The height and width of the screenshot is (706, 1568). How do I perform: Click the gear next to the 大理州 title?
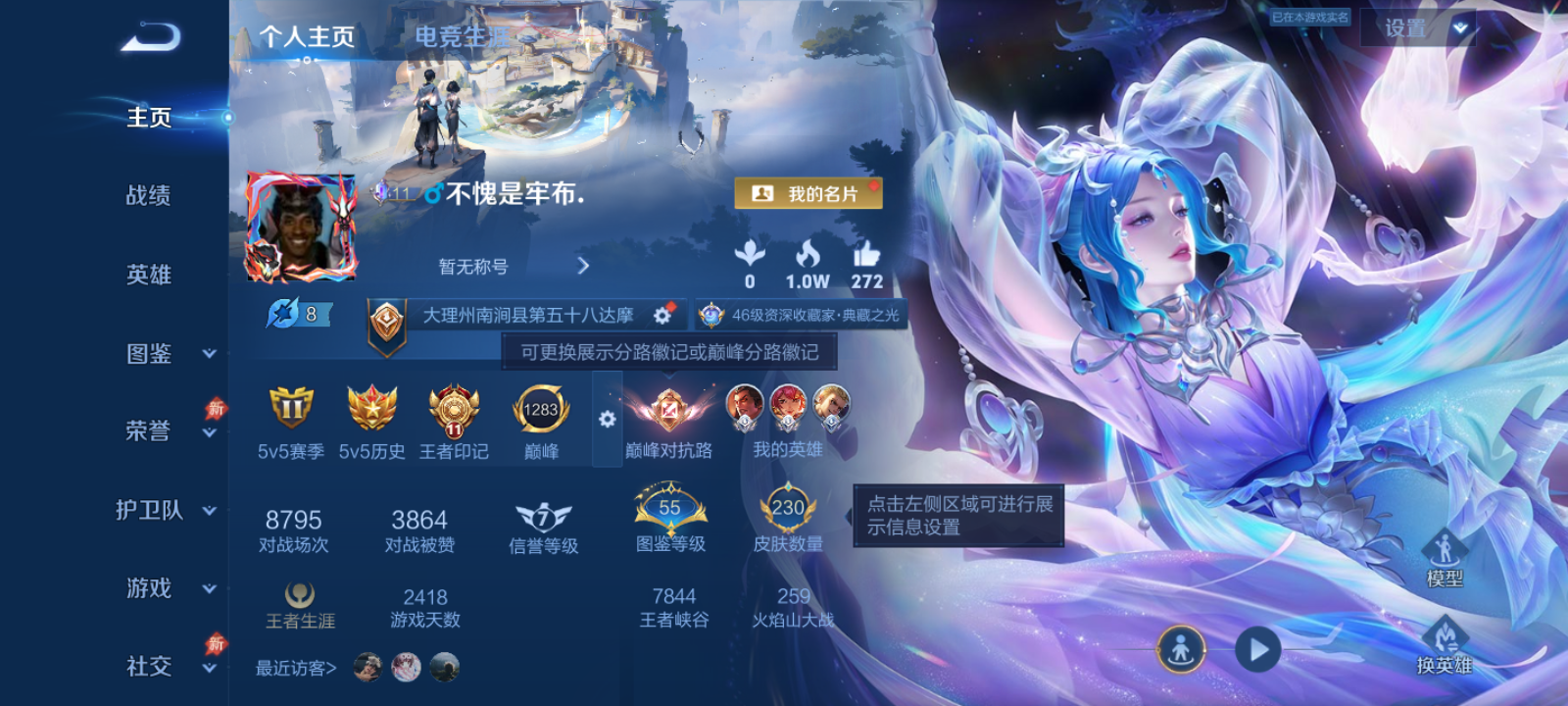coord(662,316)
